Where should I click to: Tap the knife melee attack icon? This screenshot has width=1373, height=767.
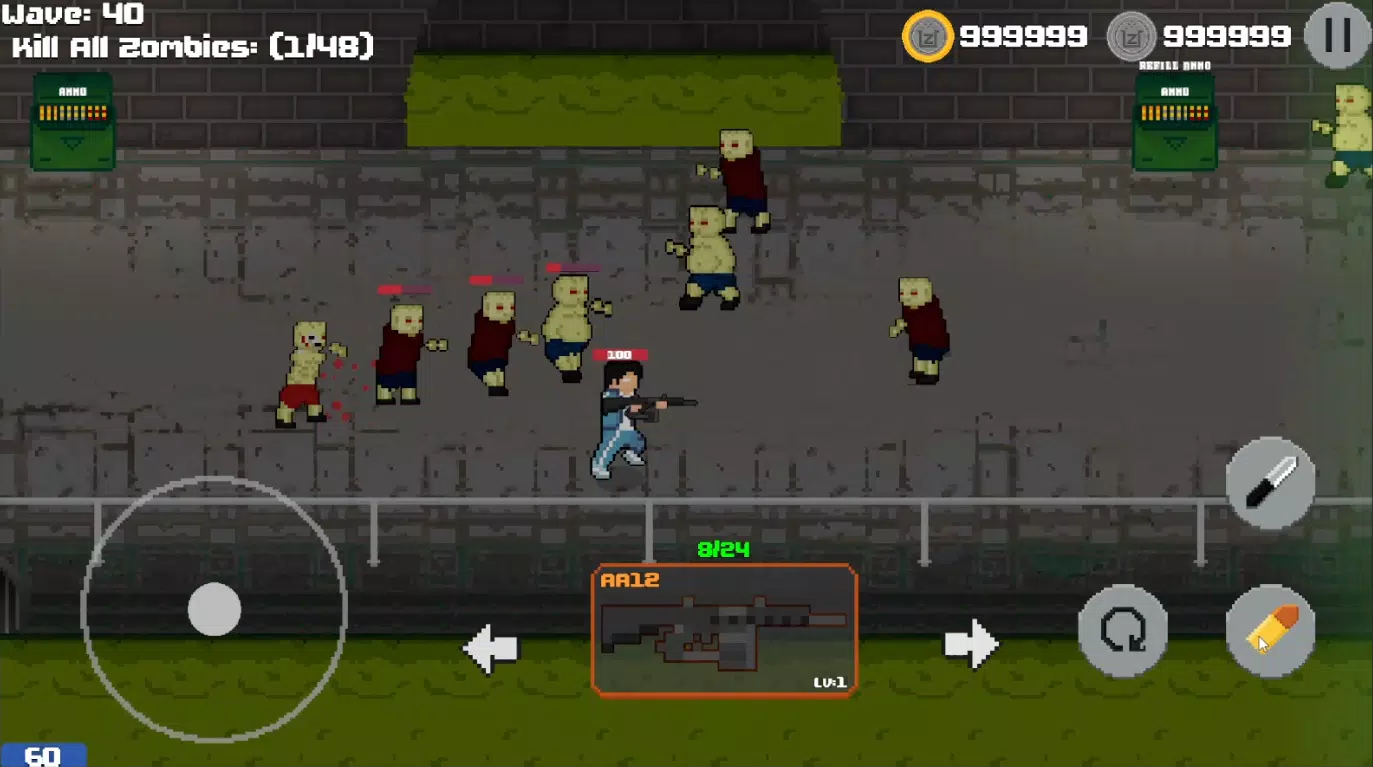tap(1270, 482)
